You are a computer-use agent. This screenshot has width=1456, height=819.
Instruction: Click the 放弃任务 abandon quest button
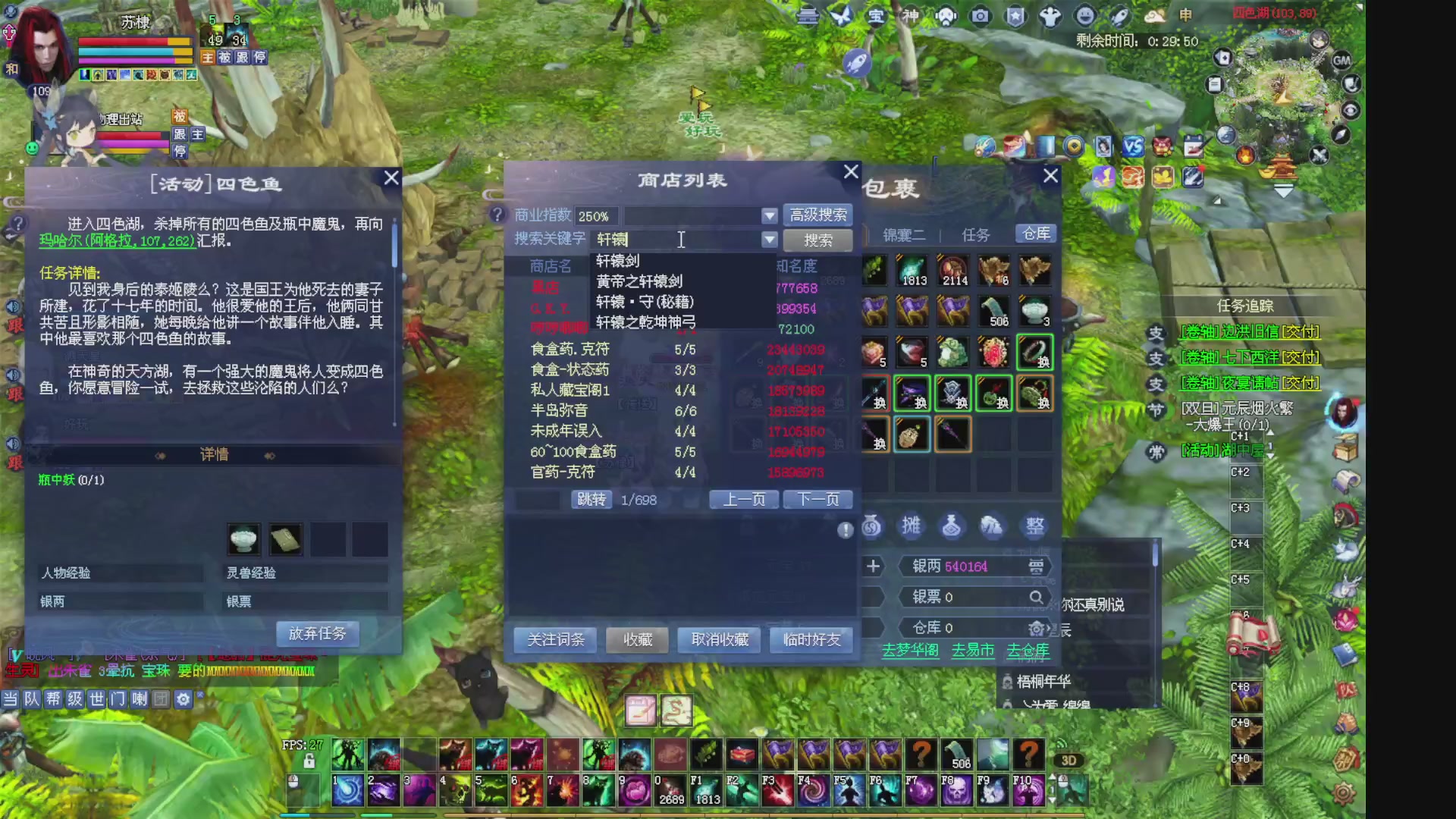[x=317, y=633]
